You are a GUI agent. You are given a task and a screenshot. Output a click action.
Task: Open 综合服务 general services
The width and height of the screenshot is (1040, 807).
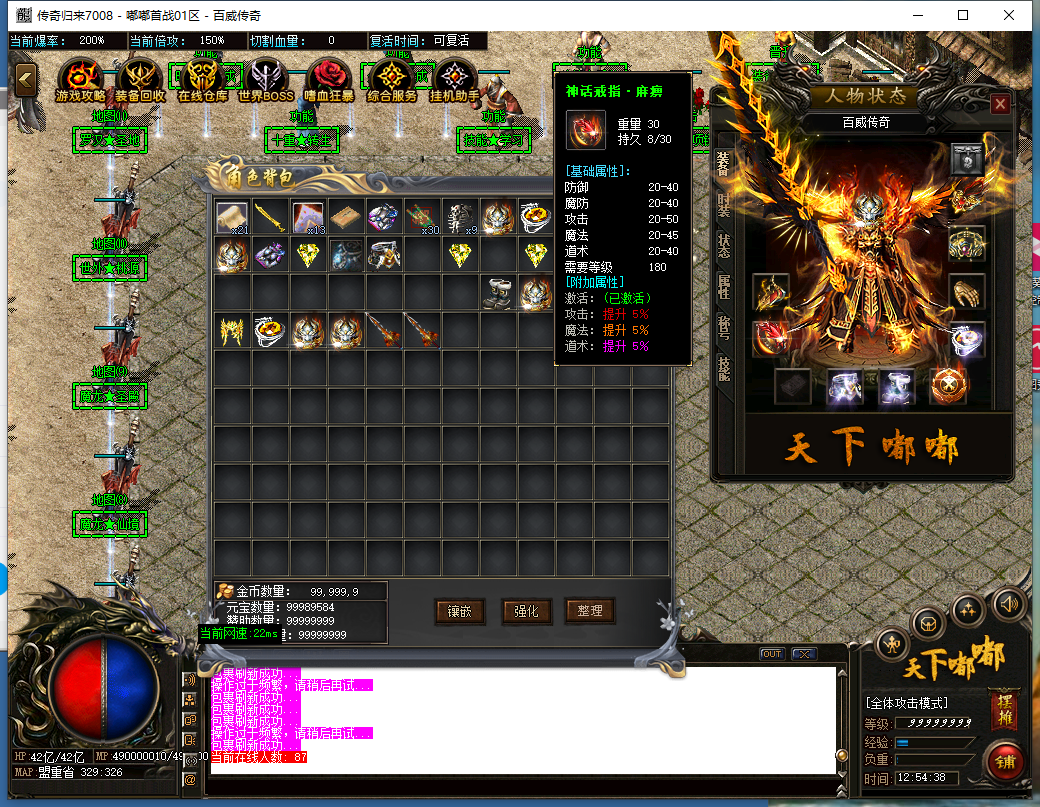392,78
